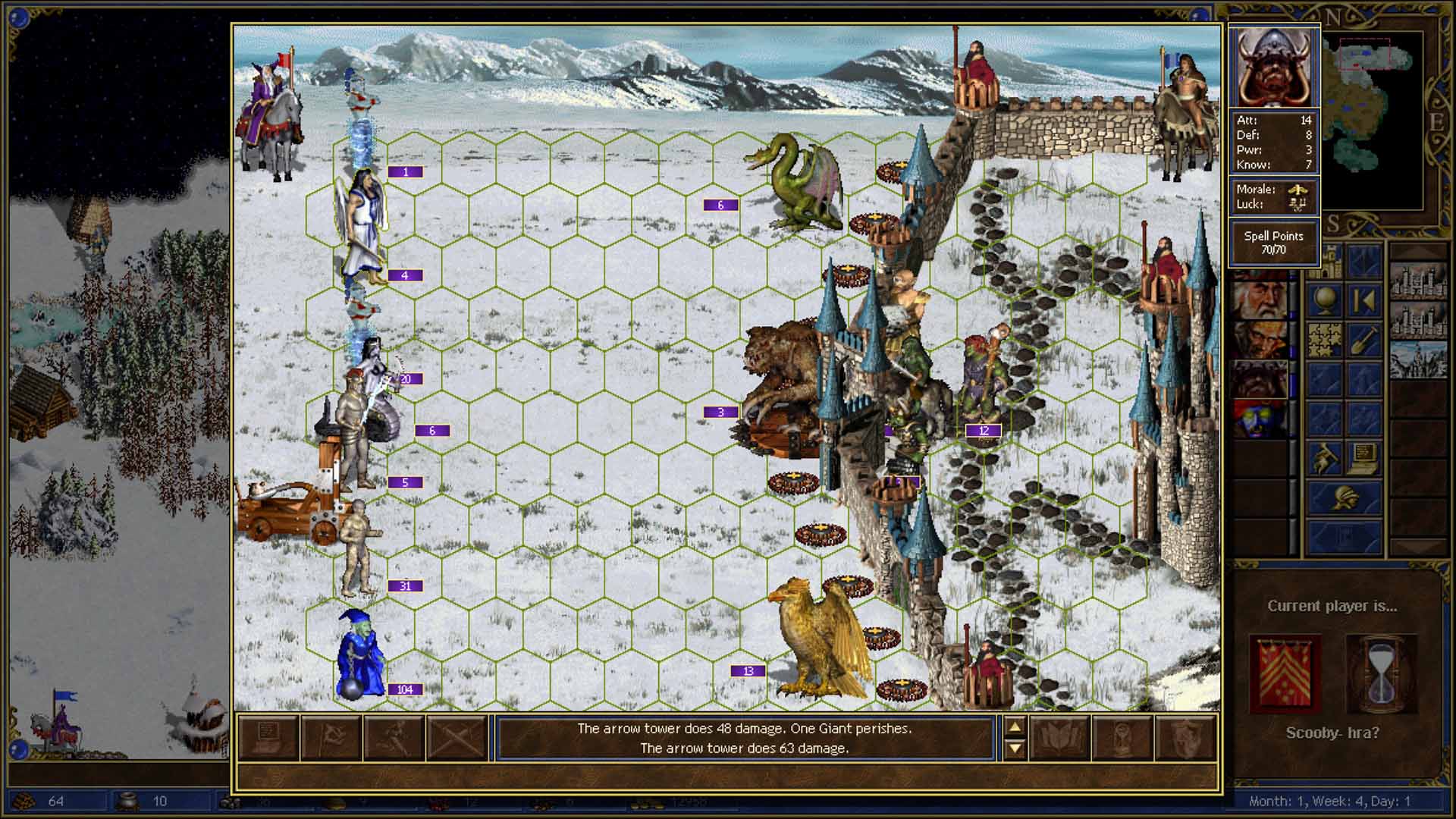Select the horse move-hero button
This screenshot has height=819, width=1456.
(1324, 457)
